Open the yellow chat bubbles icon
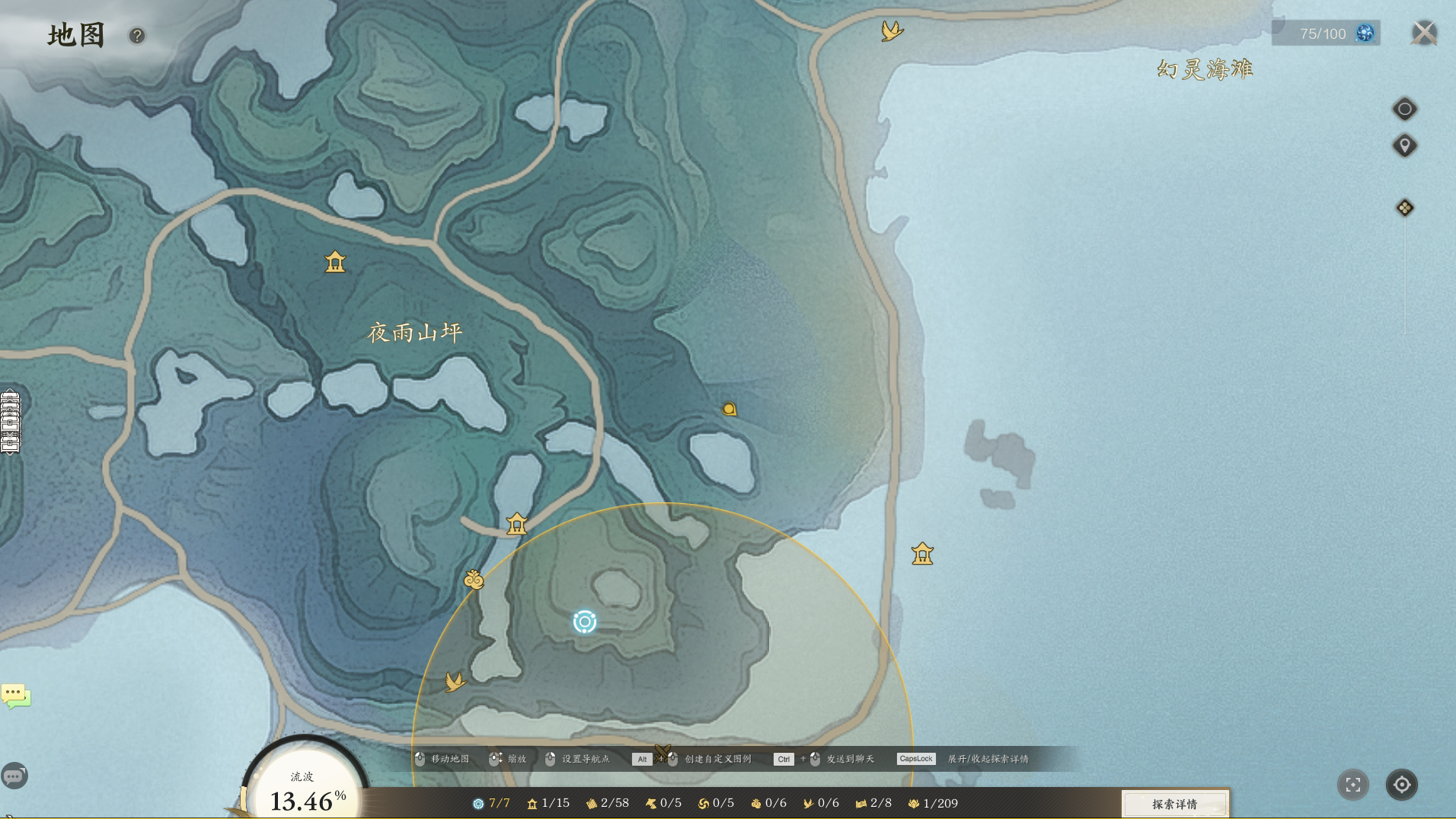The width and height of the screenshot is (1456, 819). 15,695
